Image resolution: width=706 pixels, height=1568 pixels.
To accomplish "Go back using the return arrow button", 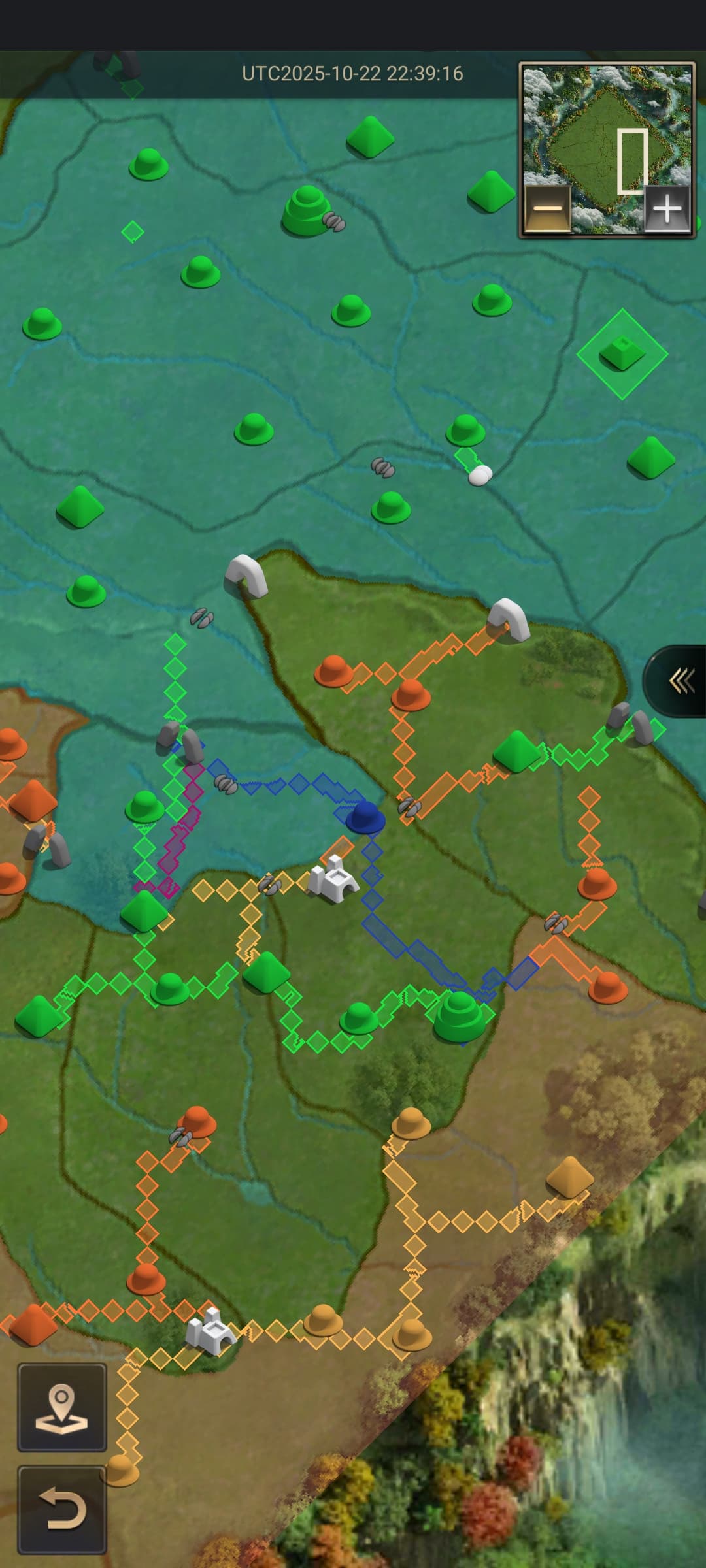I will (x=62, y=1509).
